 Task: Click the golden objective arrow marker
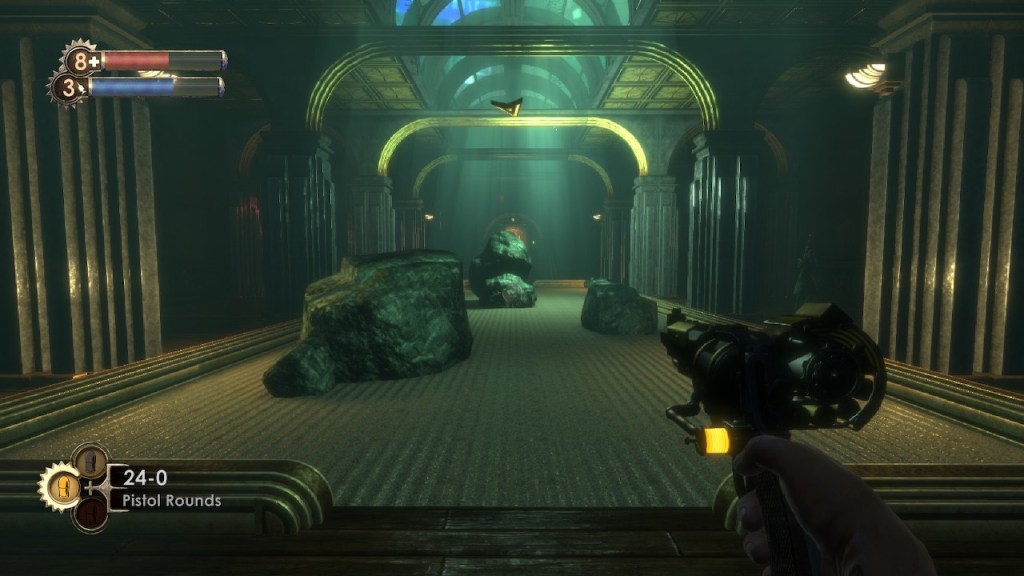coord(507,105)
